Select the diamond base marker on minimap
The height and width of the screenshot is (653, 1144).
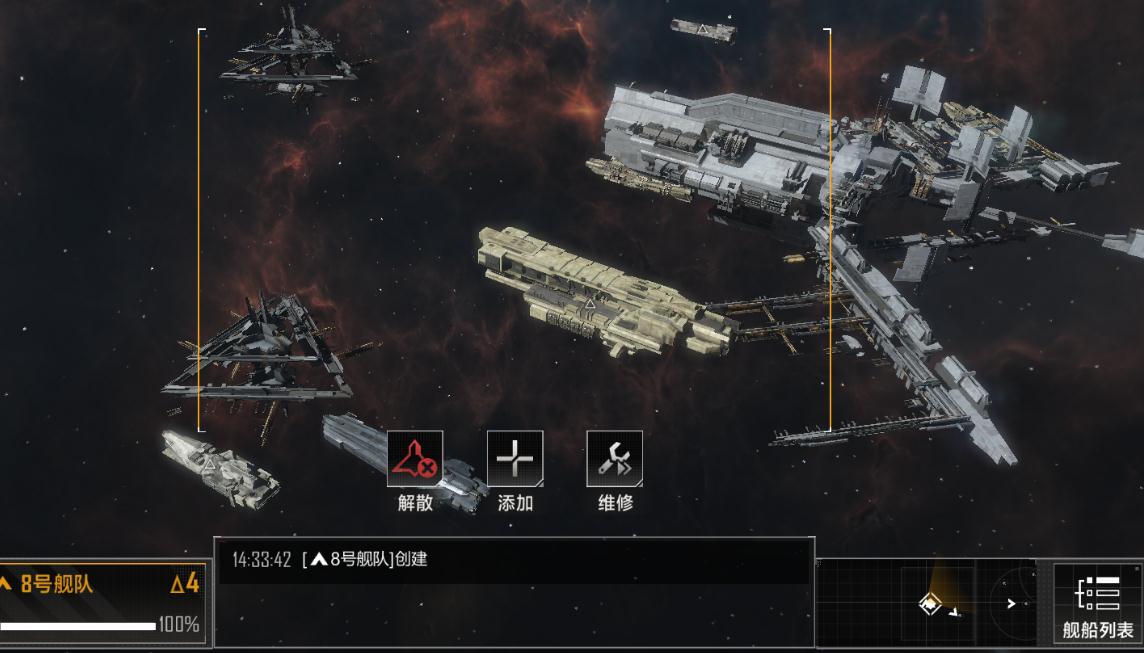(931, 604)
